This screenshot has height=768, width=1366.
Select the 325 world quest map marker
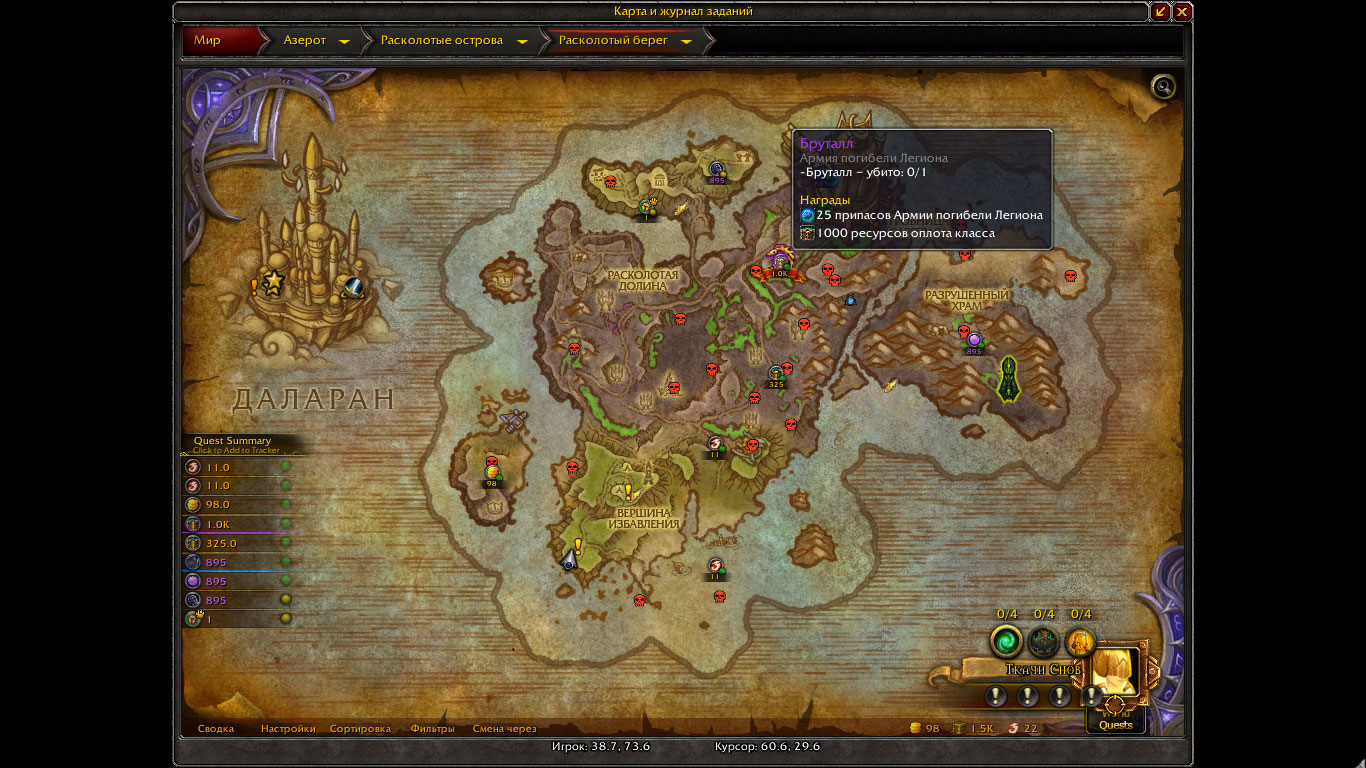(x=776, y=375)
